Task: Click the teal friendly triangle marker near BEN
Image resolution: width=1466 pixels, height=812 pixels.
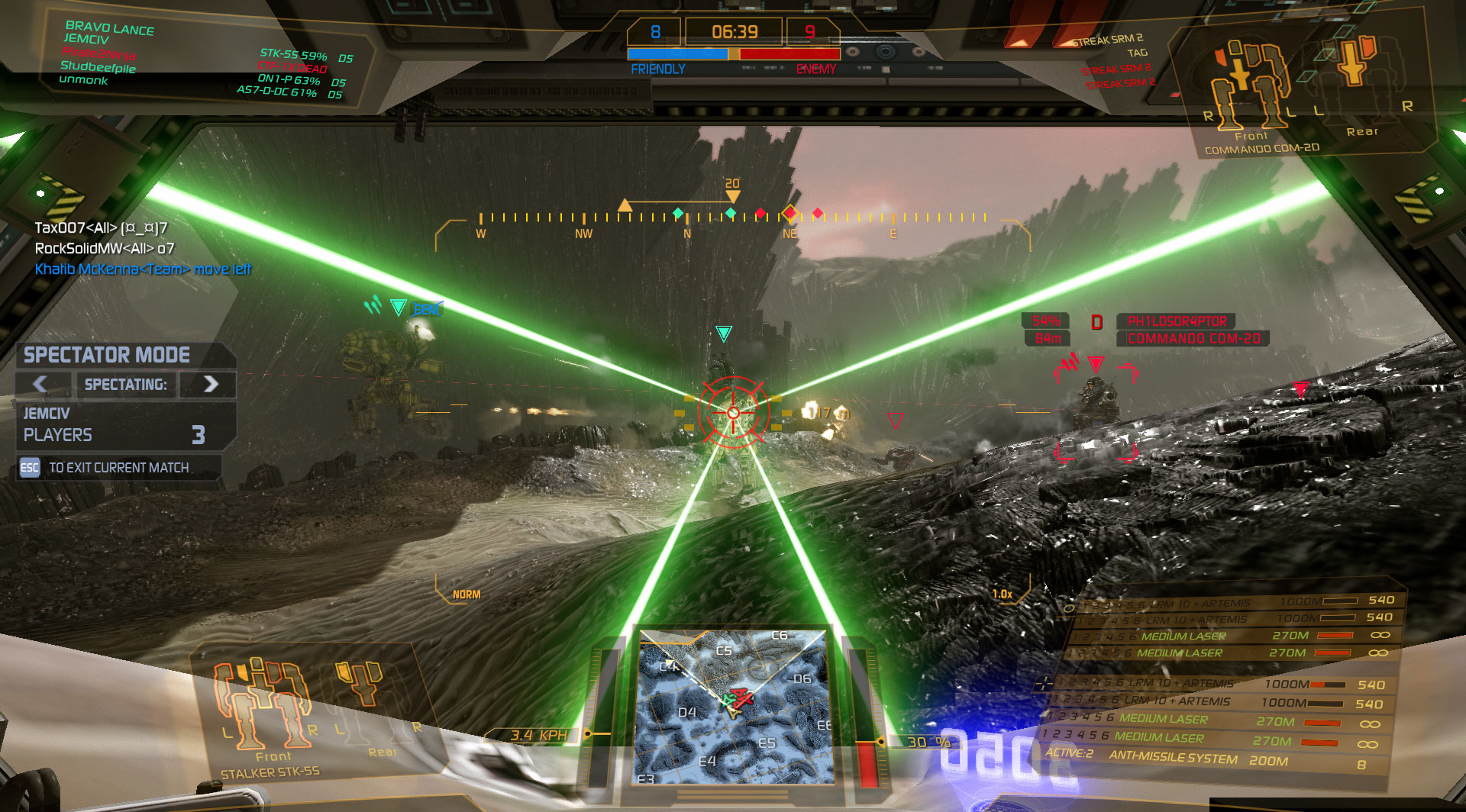Action: pos(397,308)
